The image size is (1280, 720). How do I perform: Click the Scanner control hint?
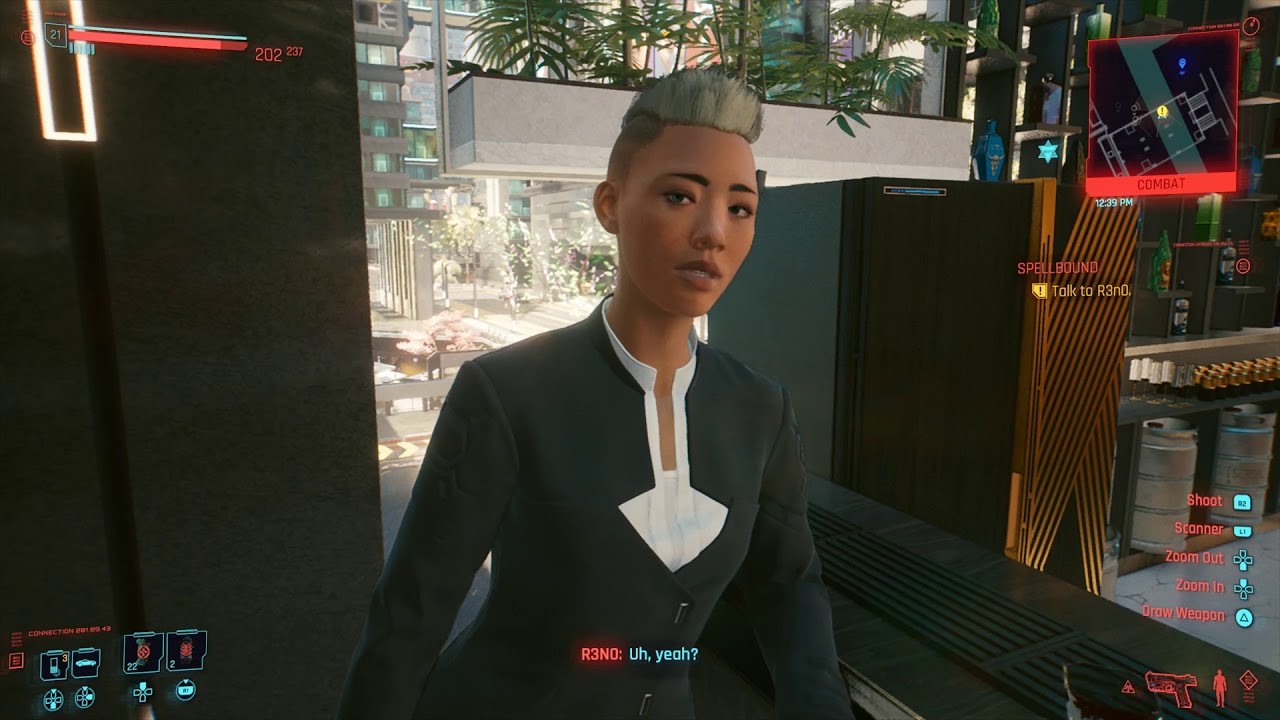(1200, 527)
